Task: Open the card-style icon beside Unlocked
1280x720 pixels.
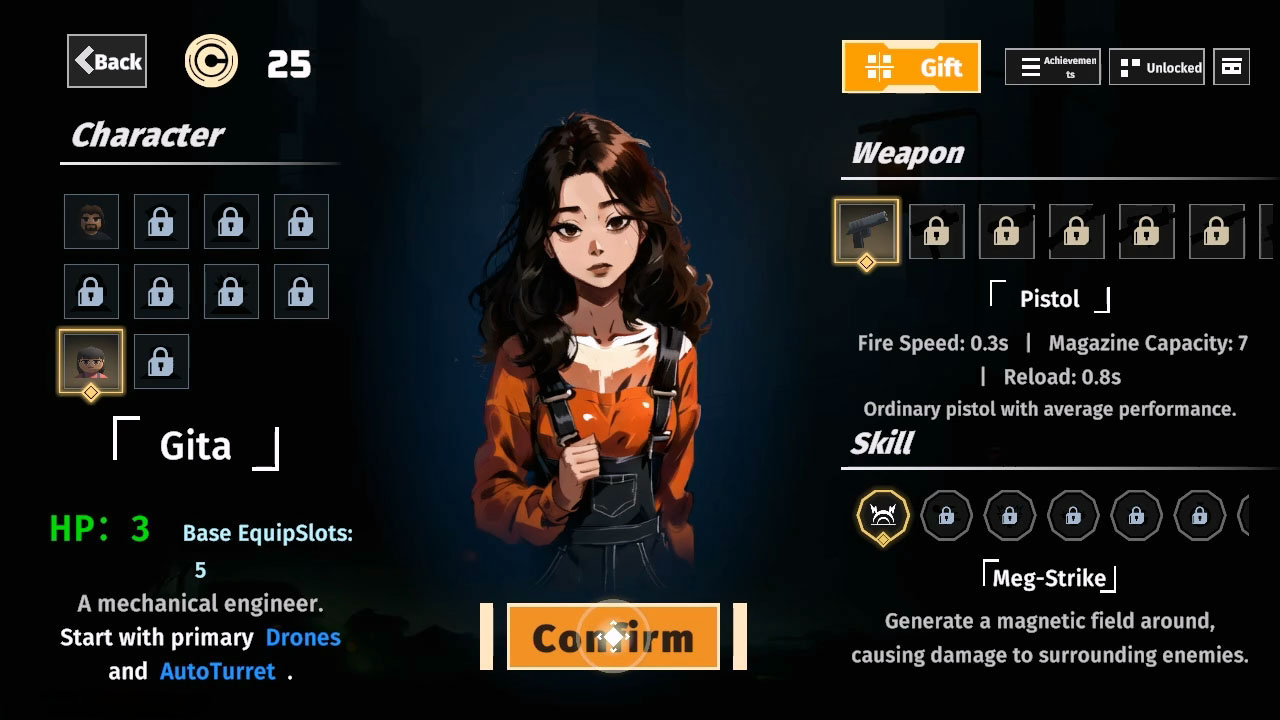Action: [1231, 66]
